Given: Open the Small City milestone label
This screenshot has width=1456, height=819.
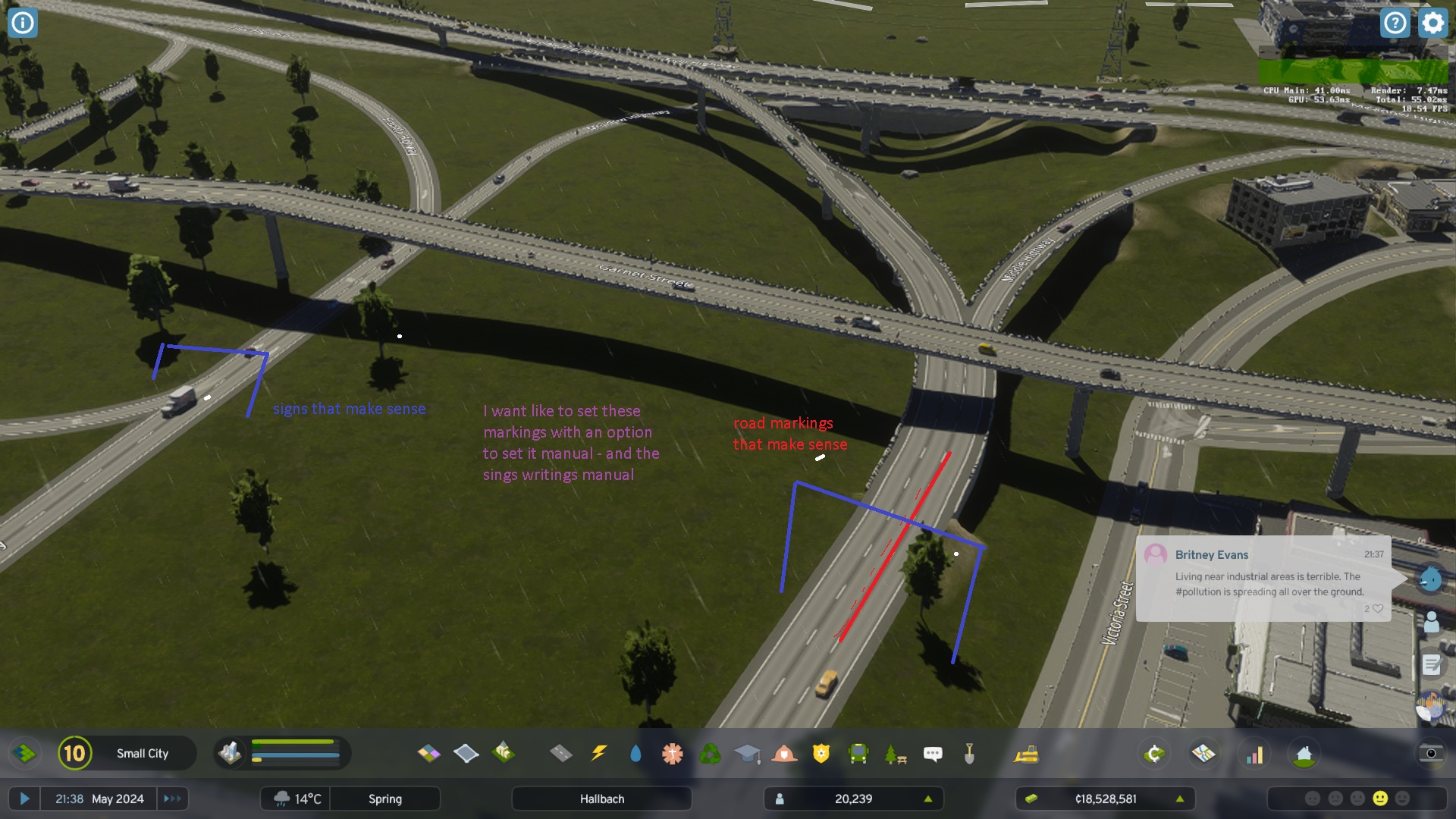Looking at the screenshot, I should (x=144, y=753).
